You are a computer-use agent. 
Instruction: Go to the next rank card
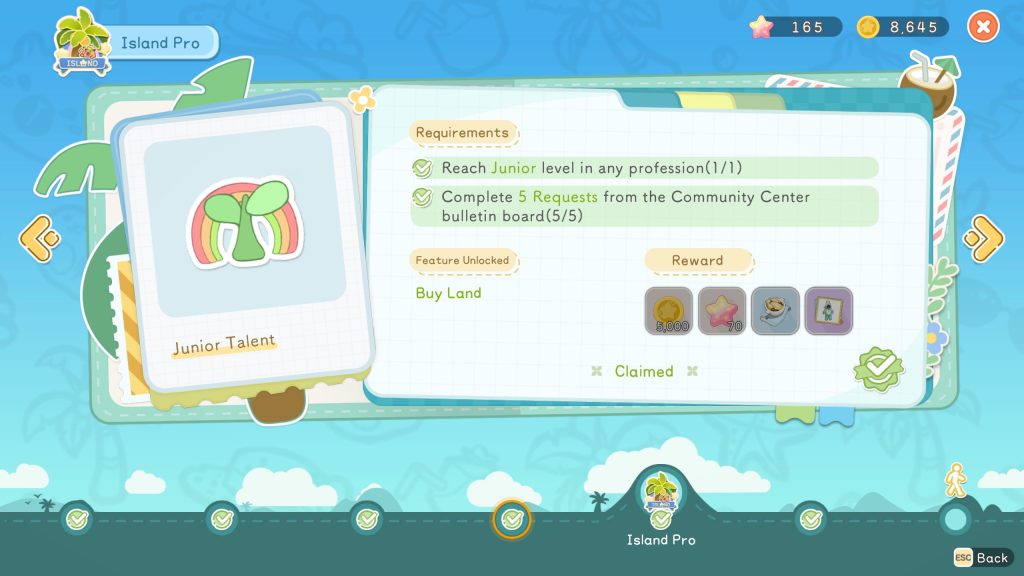[983, 237]
